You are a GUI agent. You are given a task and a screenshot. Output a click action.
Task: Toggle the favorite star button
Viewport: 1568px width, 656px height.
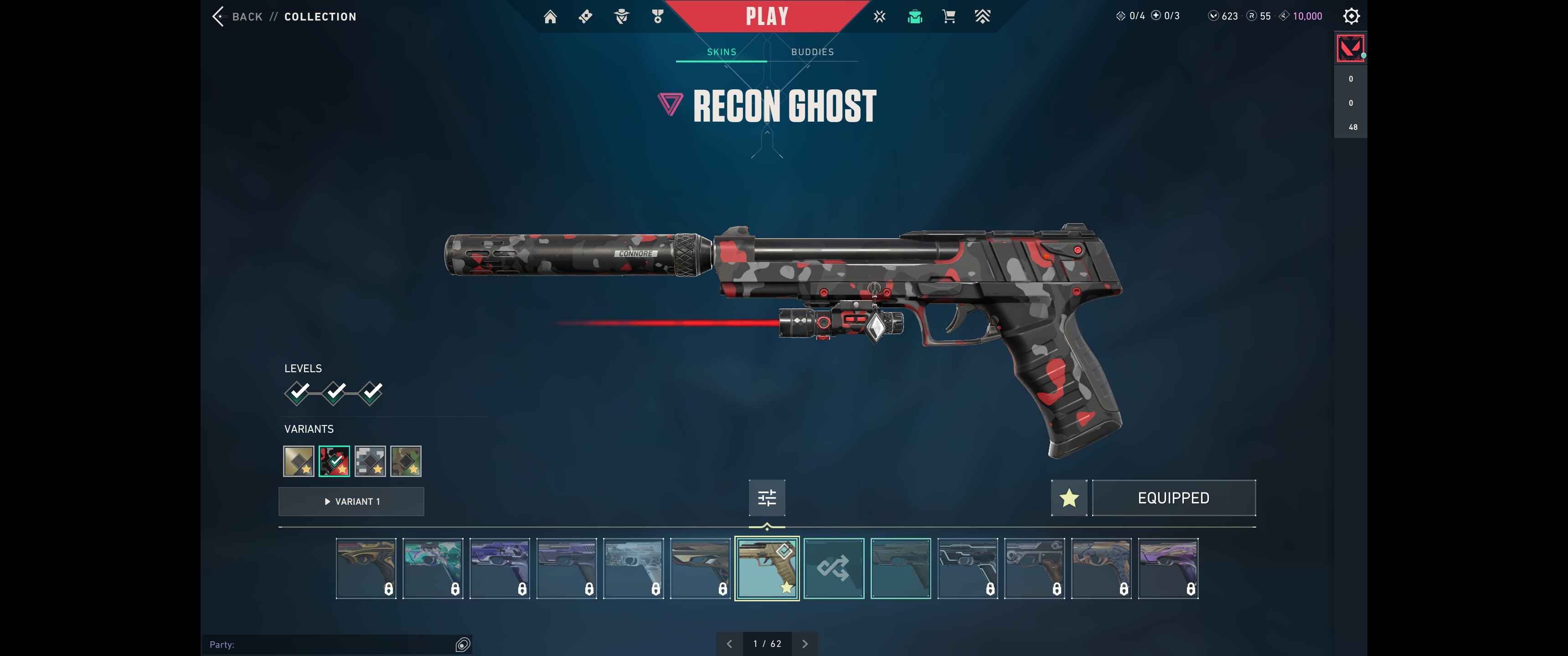tap(1069, 498)
